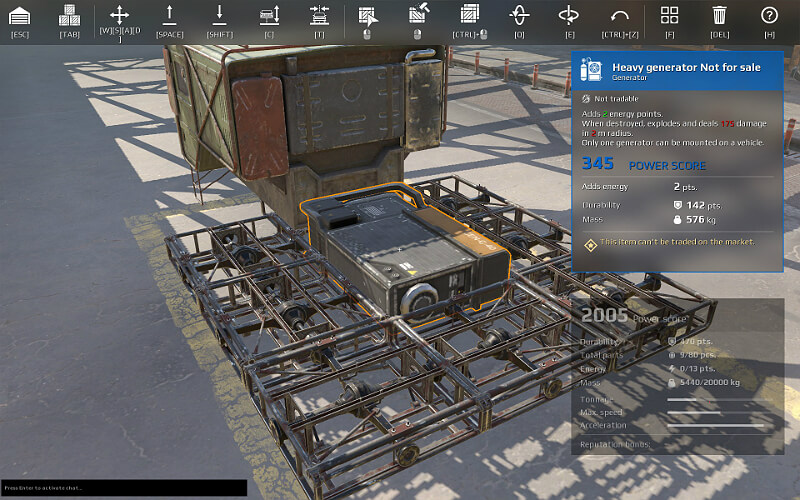Choose the select part cursor tool
Image resolution: width=800 pixels, height=500 pixels.
tap(367, 16)
